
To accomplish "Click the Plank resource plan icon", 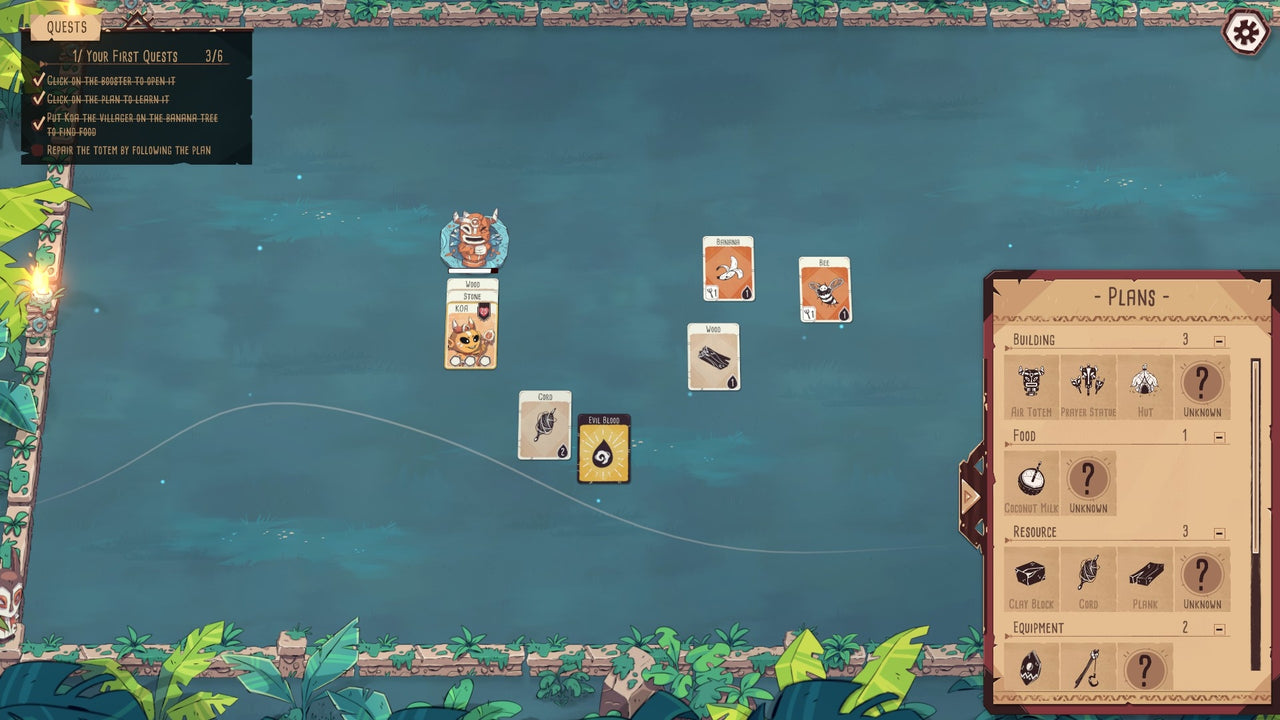I will [1145, 578].
